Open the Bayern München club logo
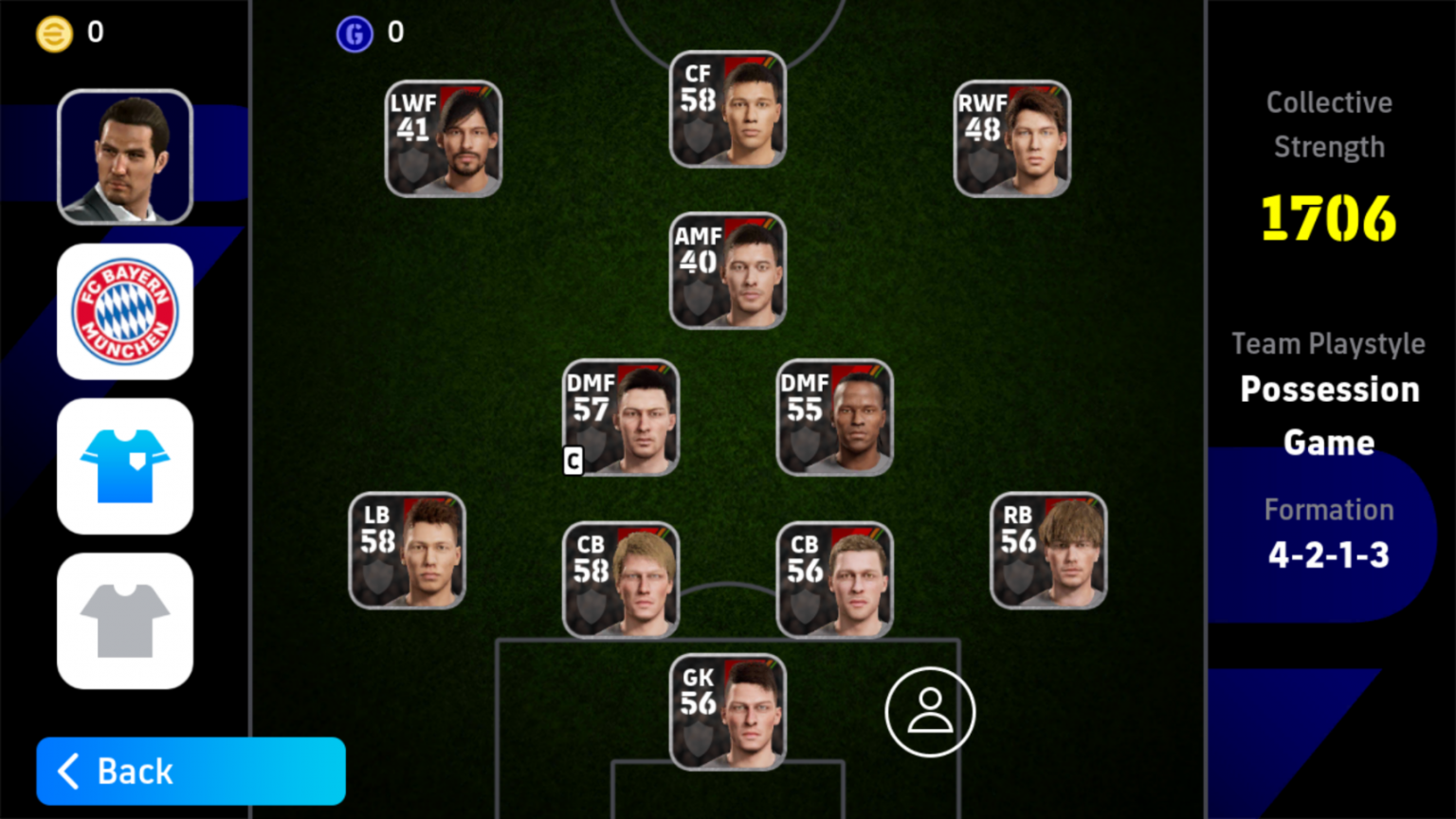 click(124, 311)
